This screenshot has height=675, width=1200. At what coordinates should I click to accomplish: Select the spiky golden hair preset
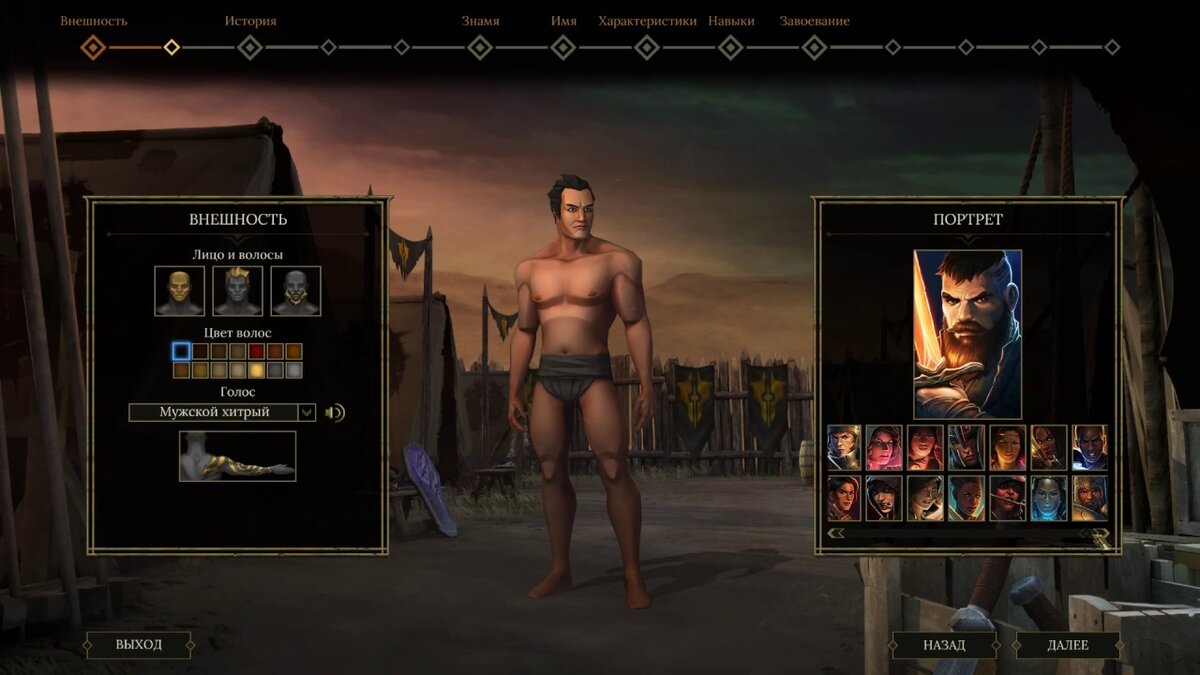(x=238, y=291)
